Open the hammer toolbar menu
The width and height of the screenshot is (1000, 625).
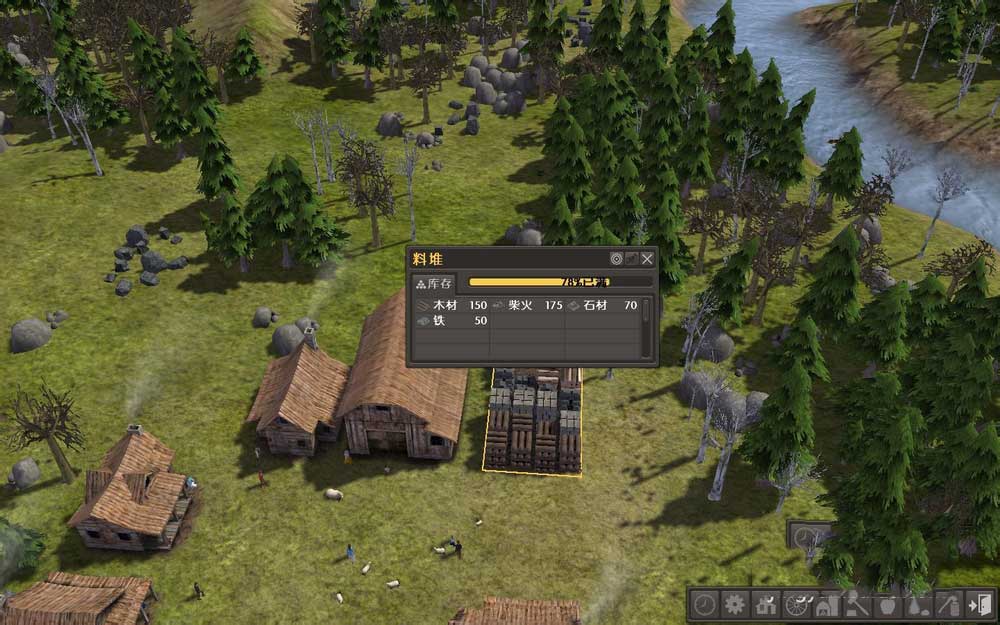coord(857,604)
